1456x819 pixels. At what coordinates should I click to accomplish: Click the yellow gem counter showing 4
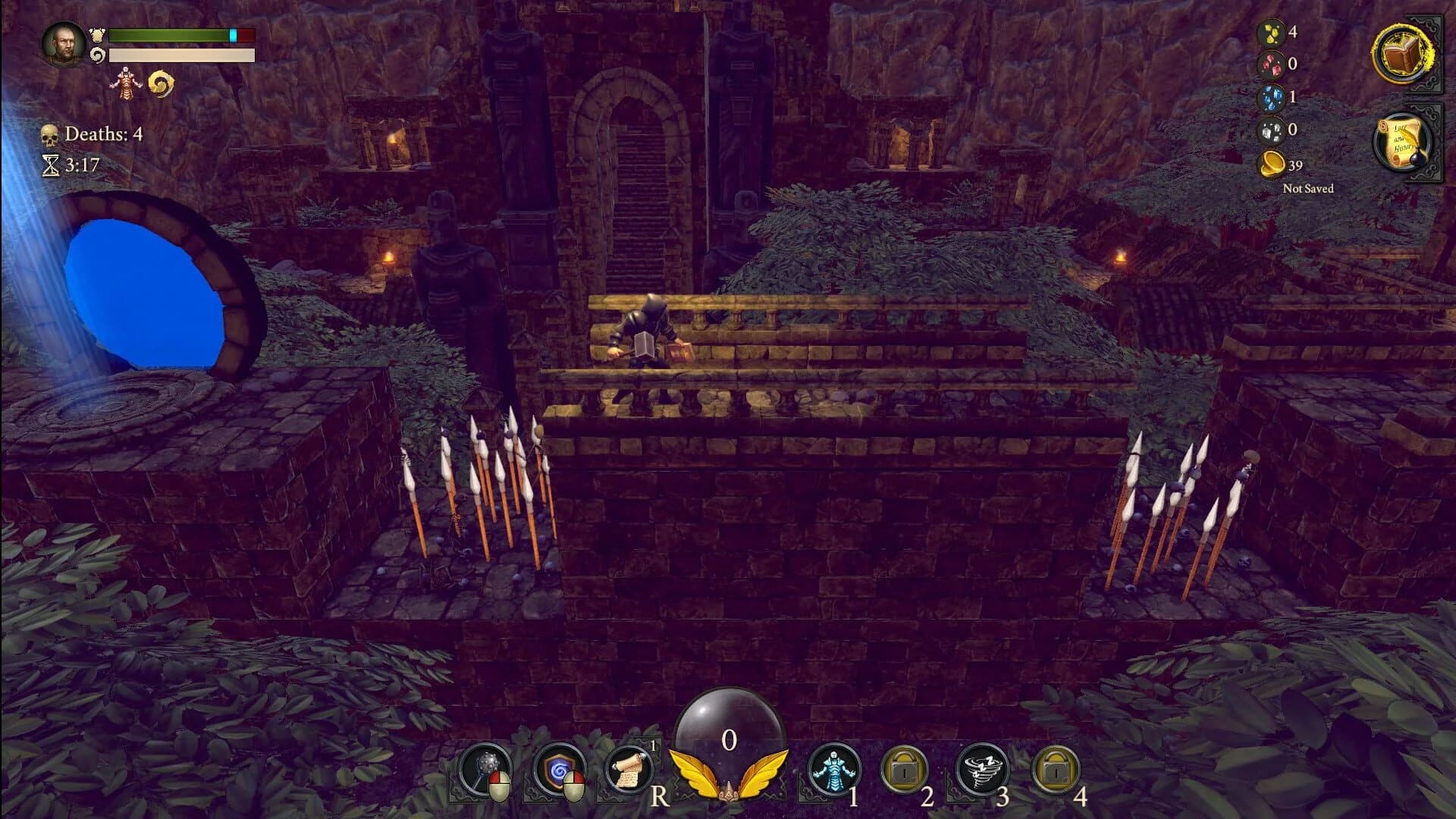coord(1271,33)
